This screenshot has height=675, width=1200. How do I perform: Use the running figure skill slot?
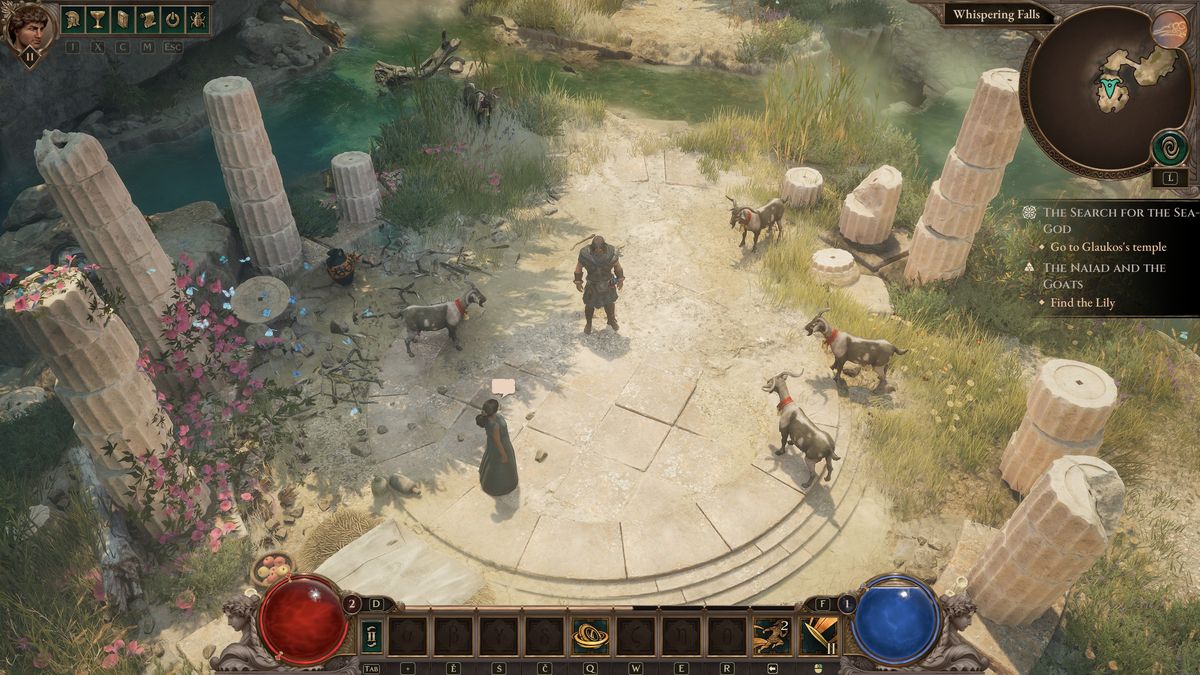(771, 636)
